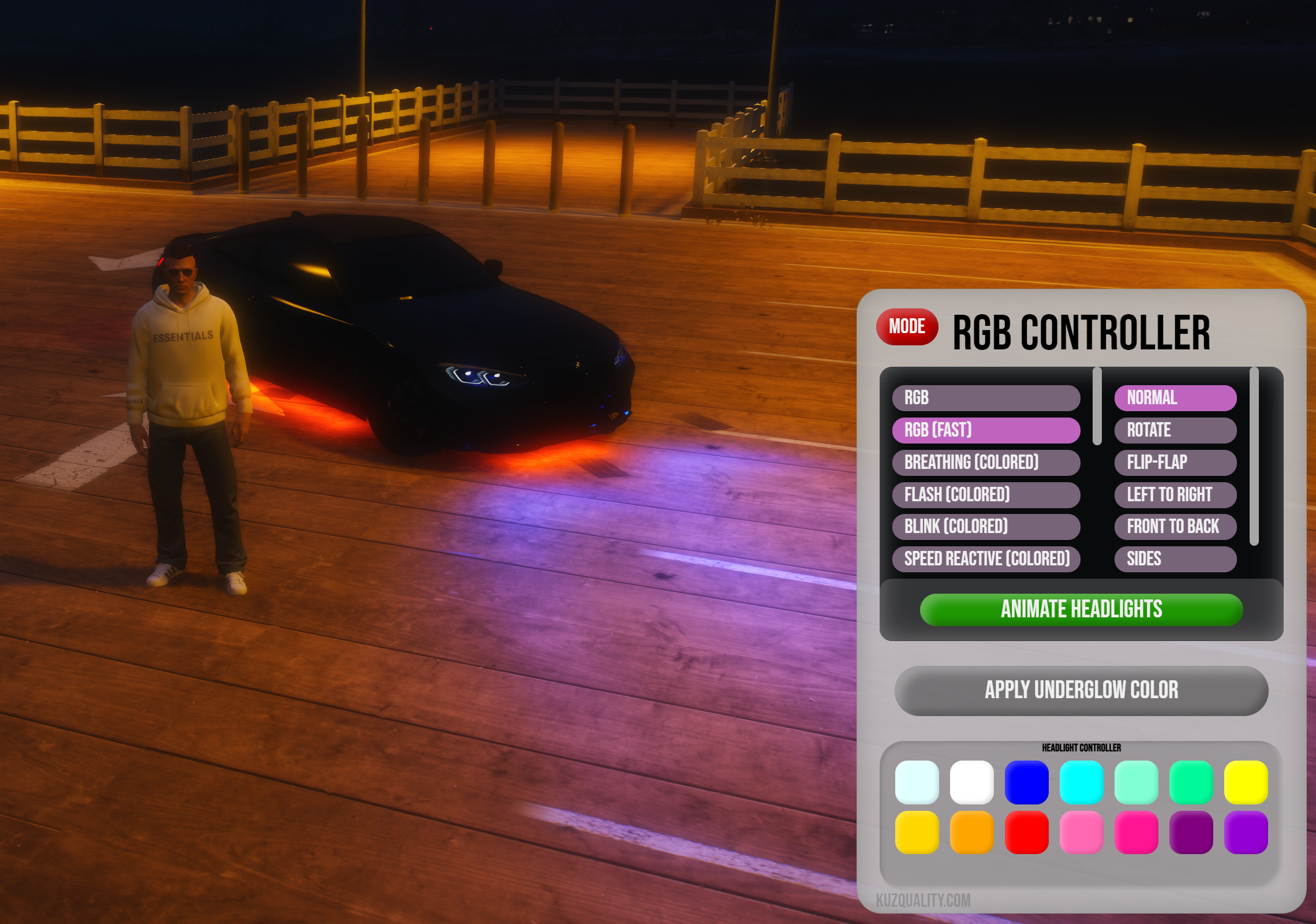
Task: Select the RGB underglow mode
Action: pos(986,398)
